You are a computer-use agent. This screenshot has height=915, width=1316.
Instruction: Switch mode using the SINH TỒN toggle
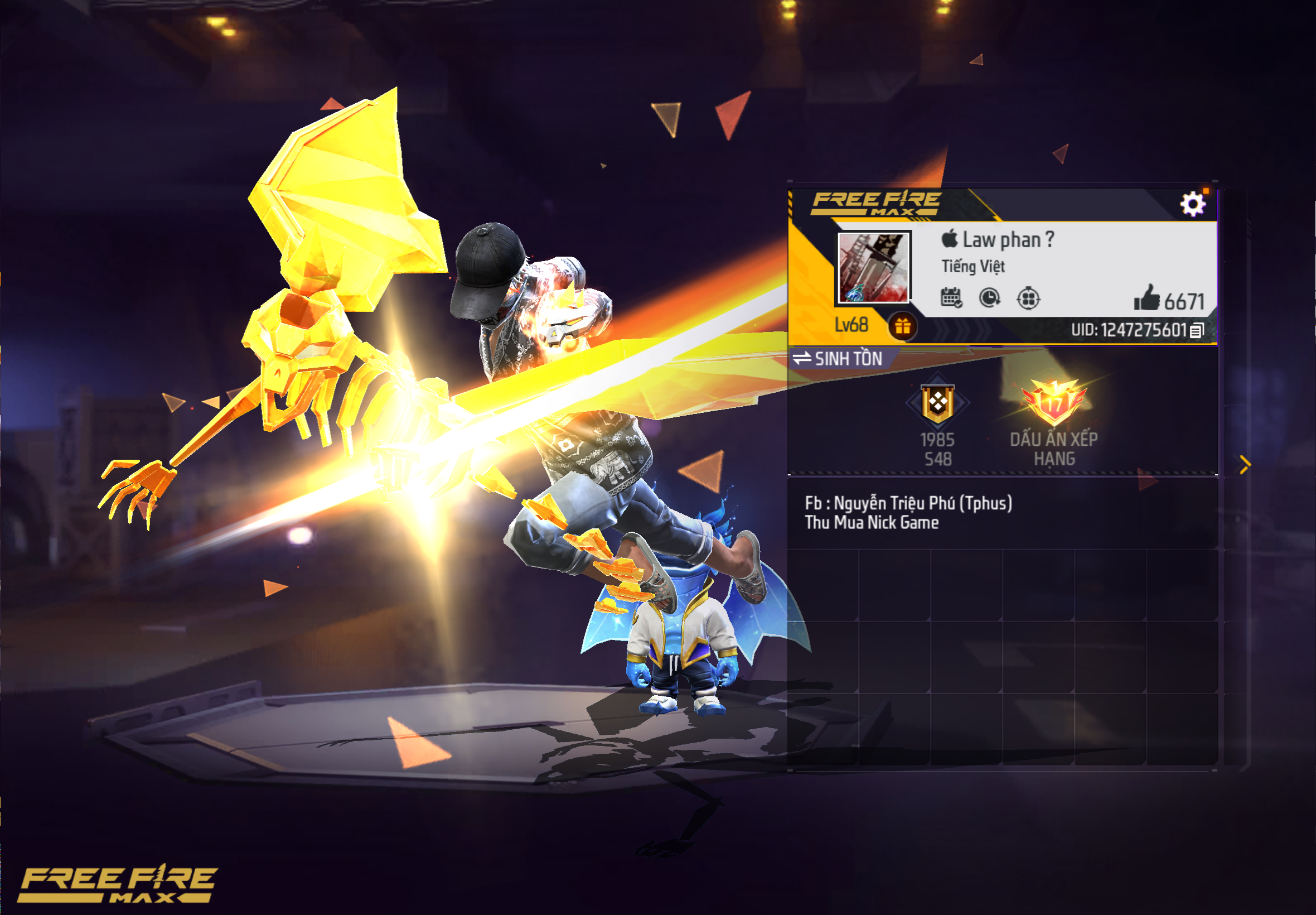tap(838, 359)
